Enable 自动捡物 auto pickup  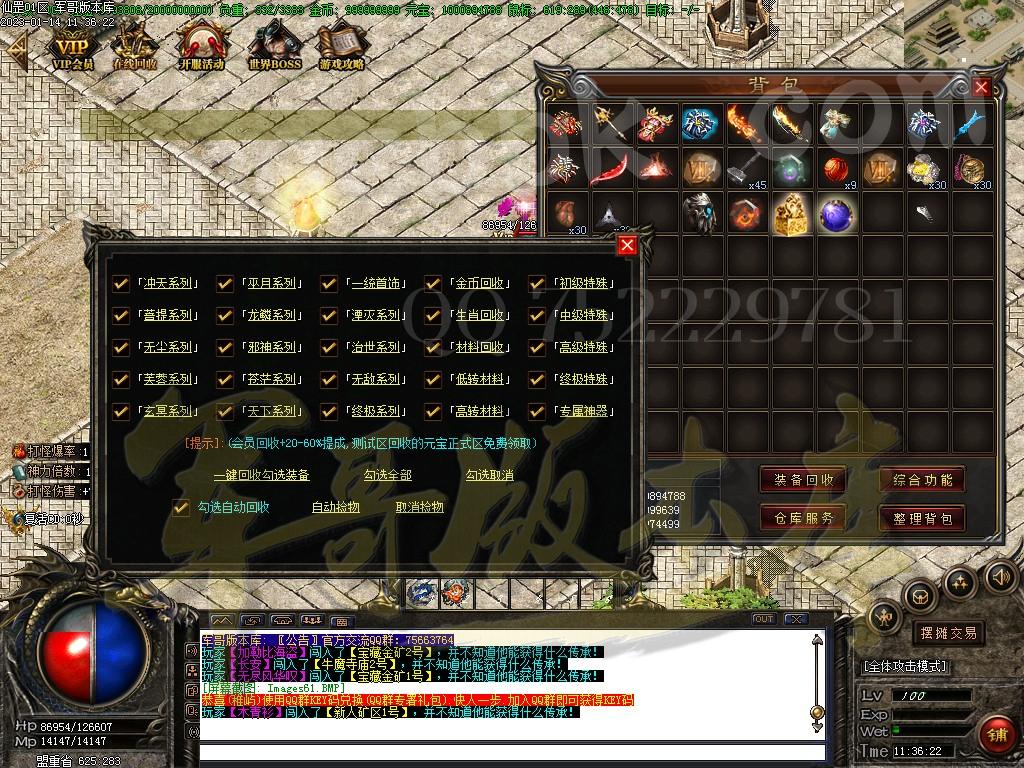336,508
